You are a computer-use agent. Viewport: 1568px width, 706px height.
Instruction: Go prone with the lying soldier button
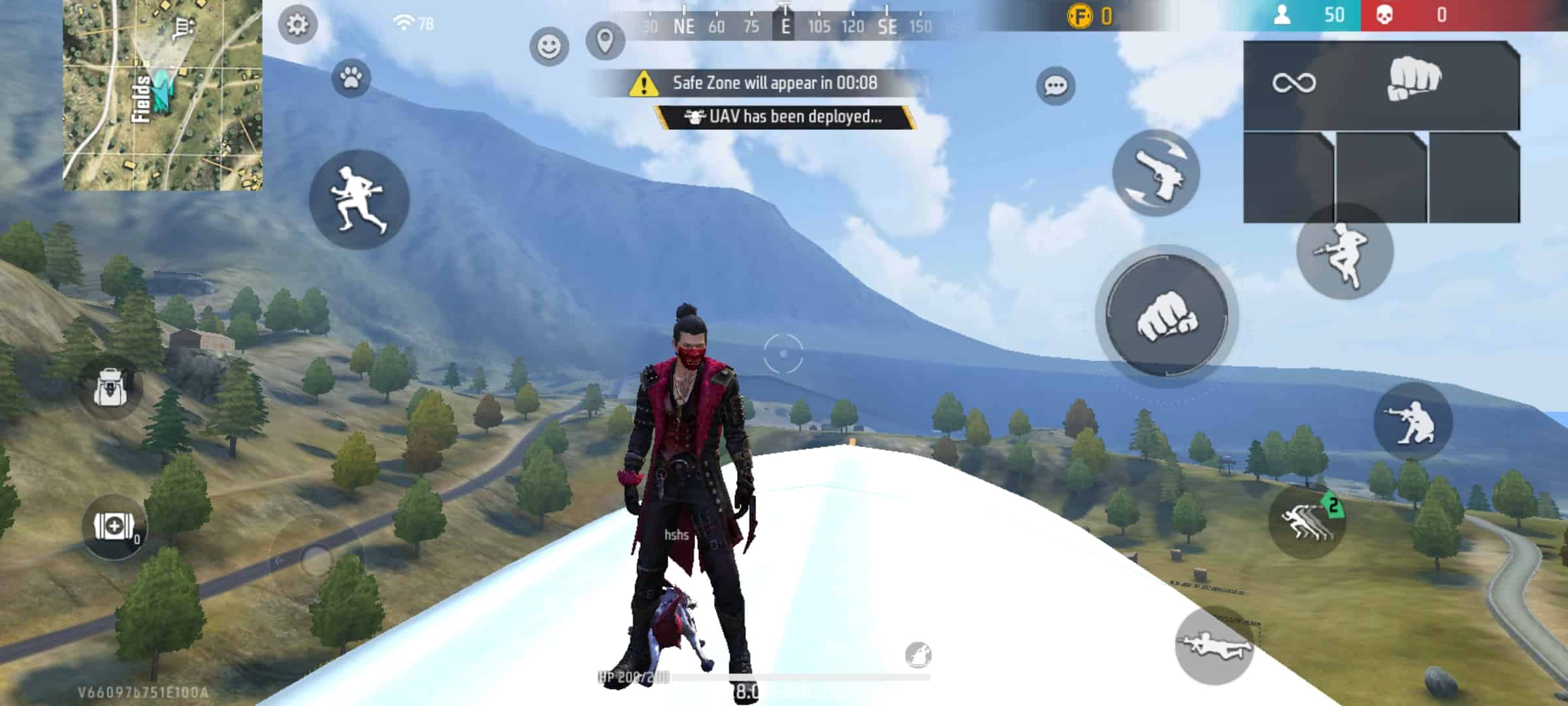coord(1214,646)
